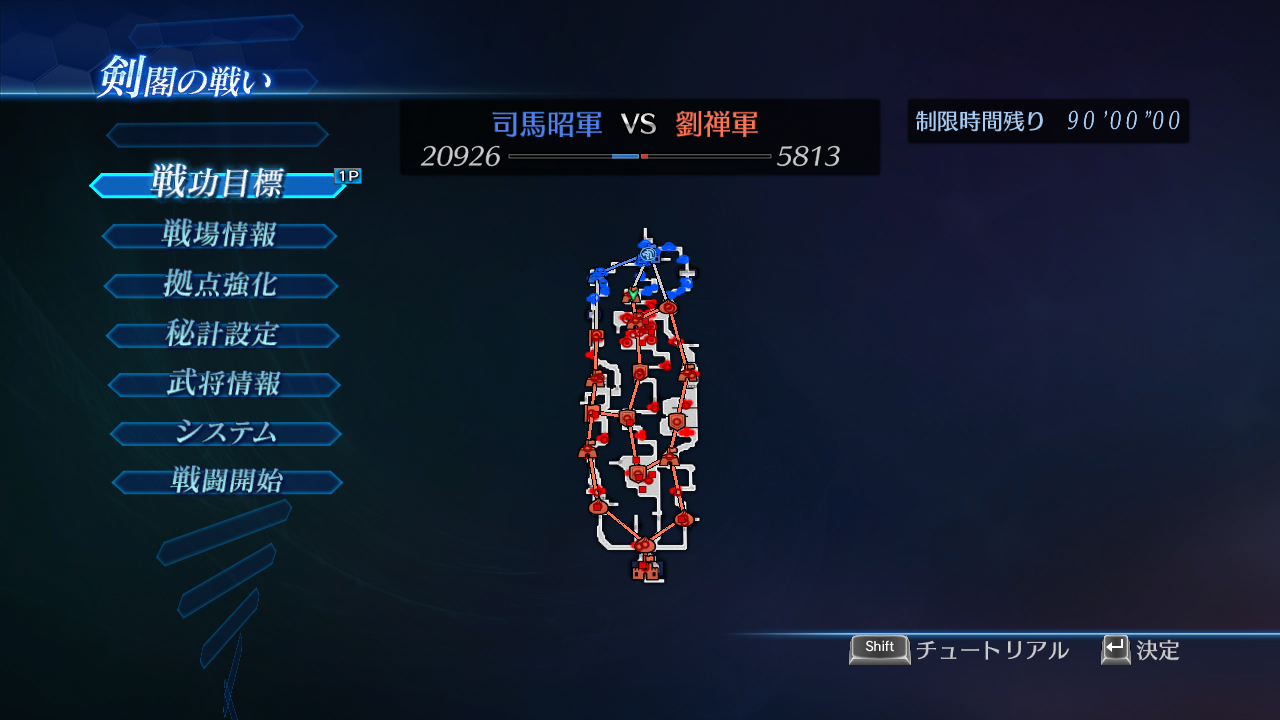Click the Shift key tutorial icon
This screenshot has width=1280, height=720.
point(878,648)
